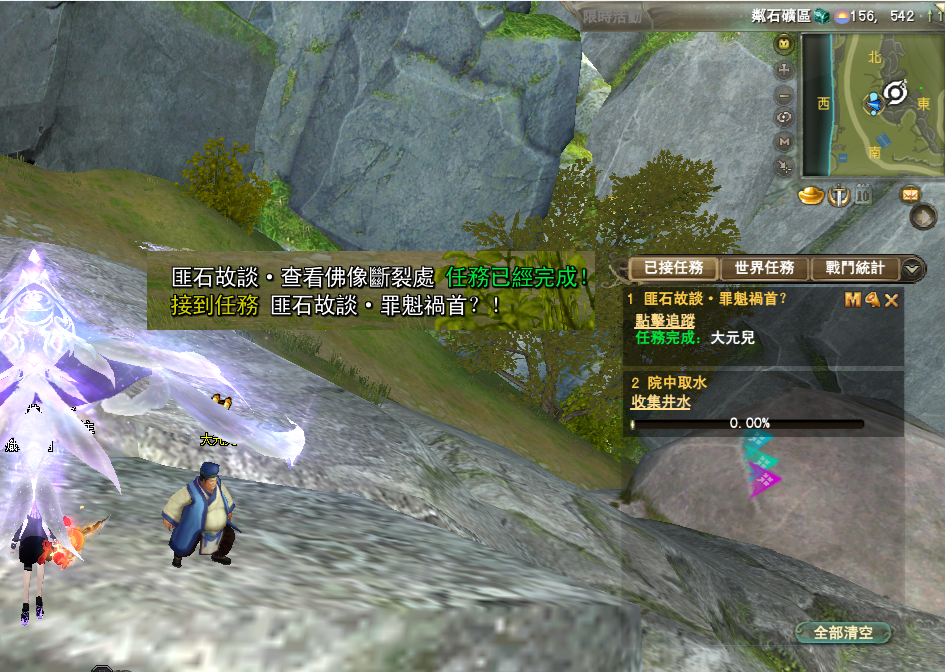Clear the tracker with the 全部清空 button
Viewport: 945px width, 672px height.
pyautogui.click(x=843, y=633)
